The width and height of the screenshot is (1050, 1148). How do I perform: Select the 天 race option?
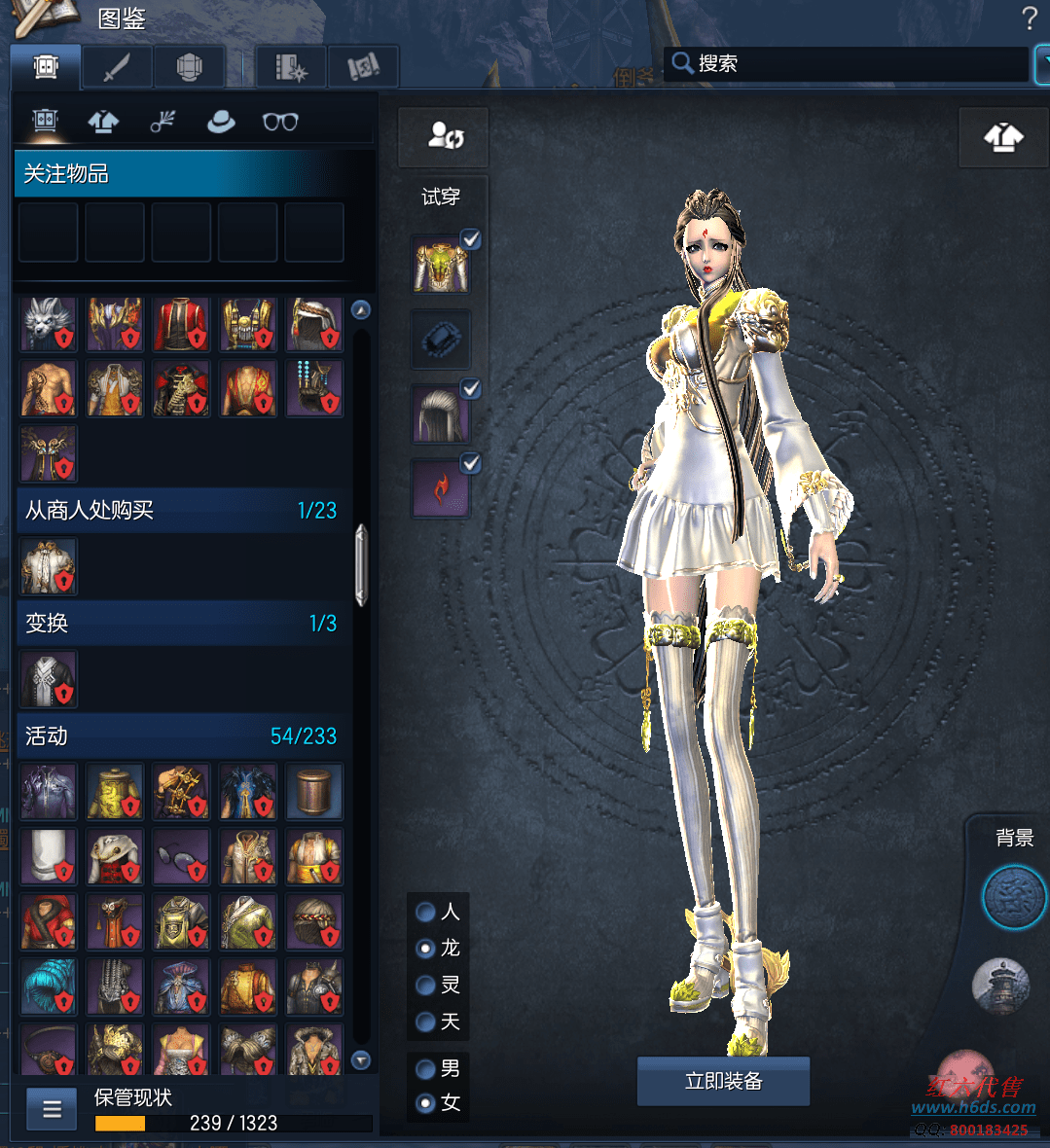click(426, 1022)
